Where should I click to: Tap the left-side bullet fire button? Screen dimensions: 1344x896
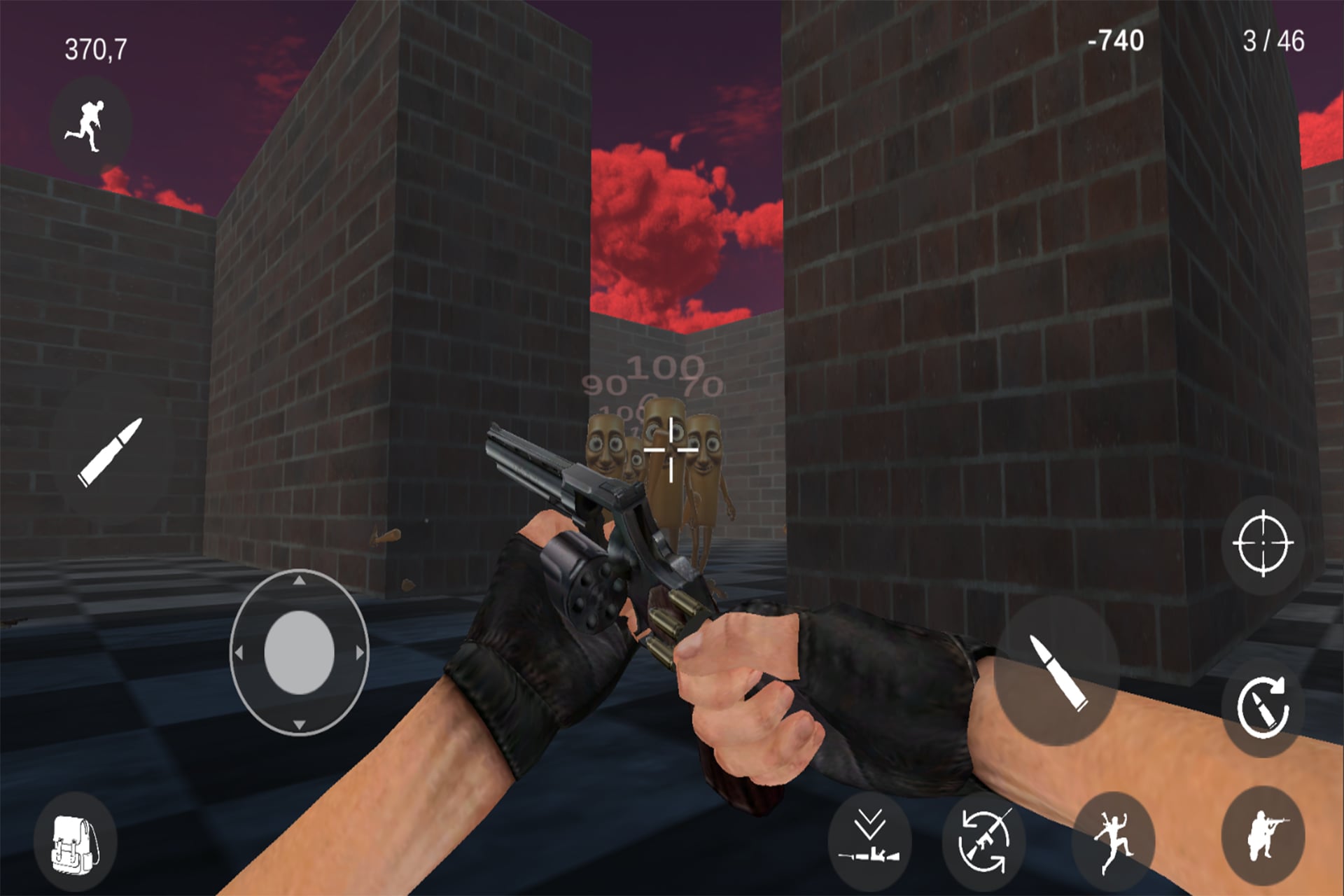pyautogui.click(x=110, y=452)
